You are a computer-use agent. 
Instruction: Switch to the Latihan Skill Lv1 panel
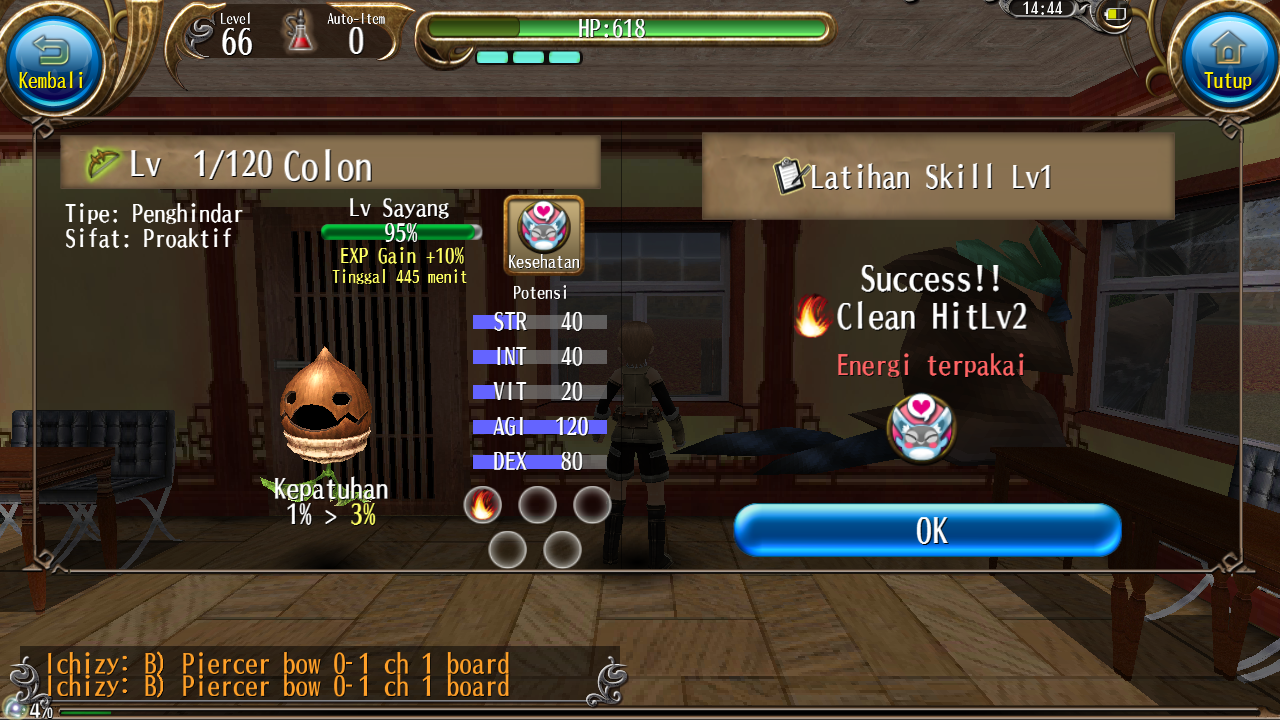pos(938,173)
